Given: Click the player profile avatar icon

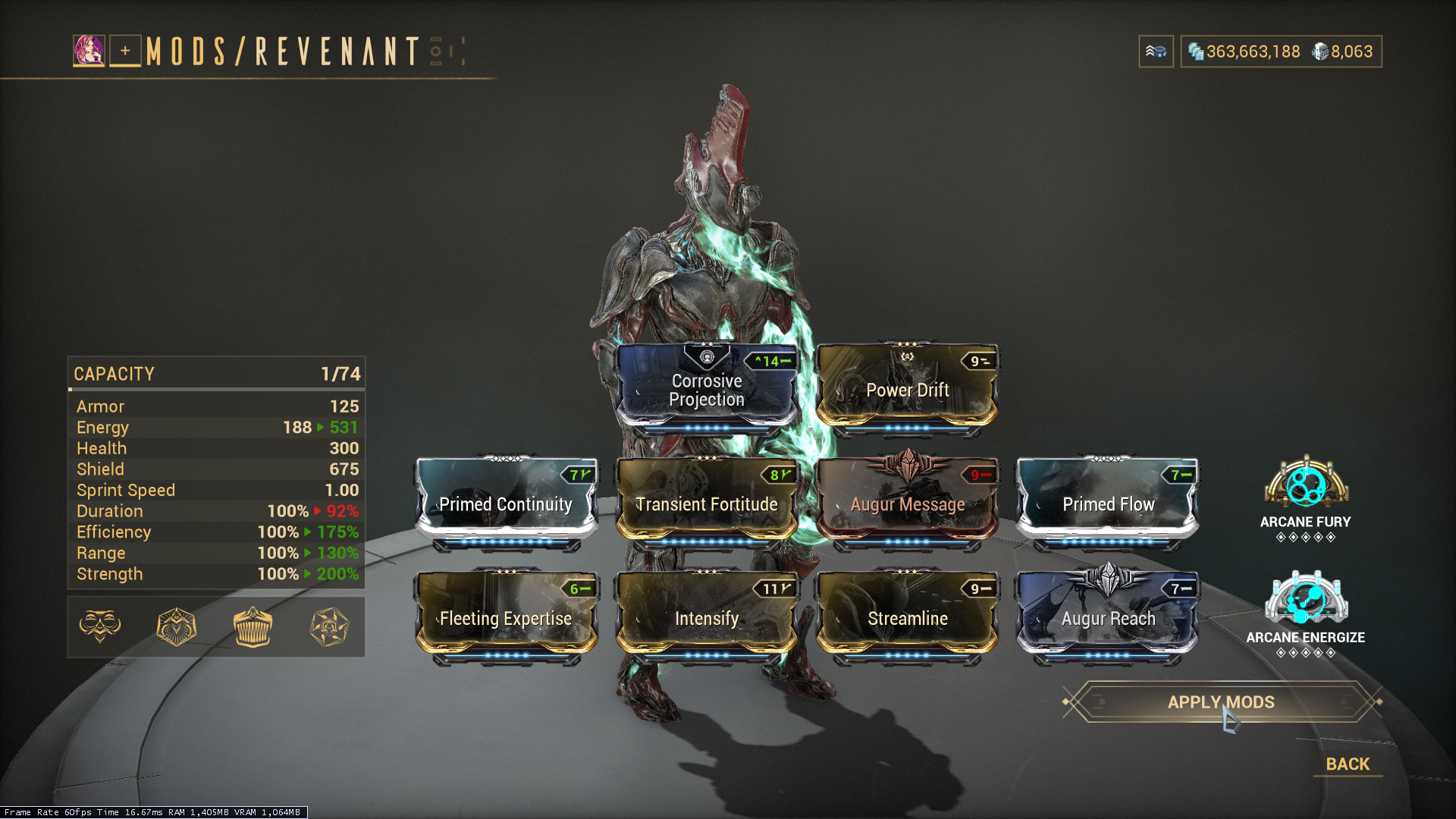Looking at the screenshot, I should (x=89, y=51).
